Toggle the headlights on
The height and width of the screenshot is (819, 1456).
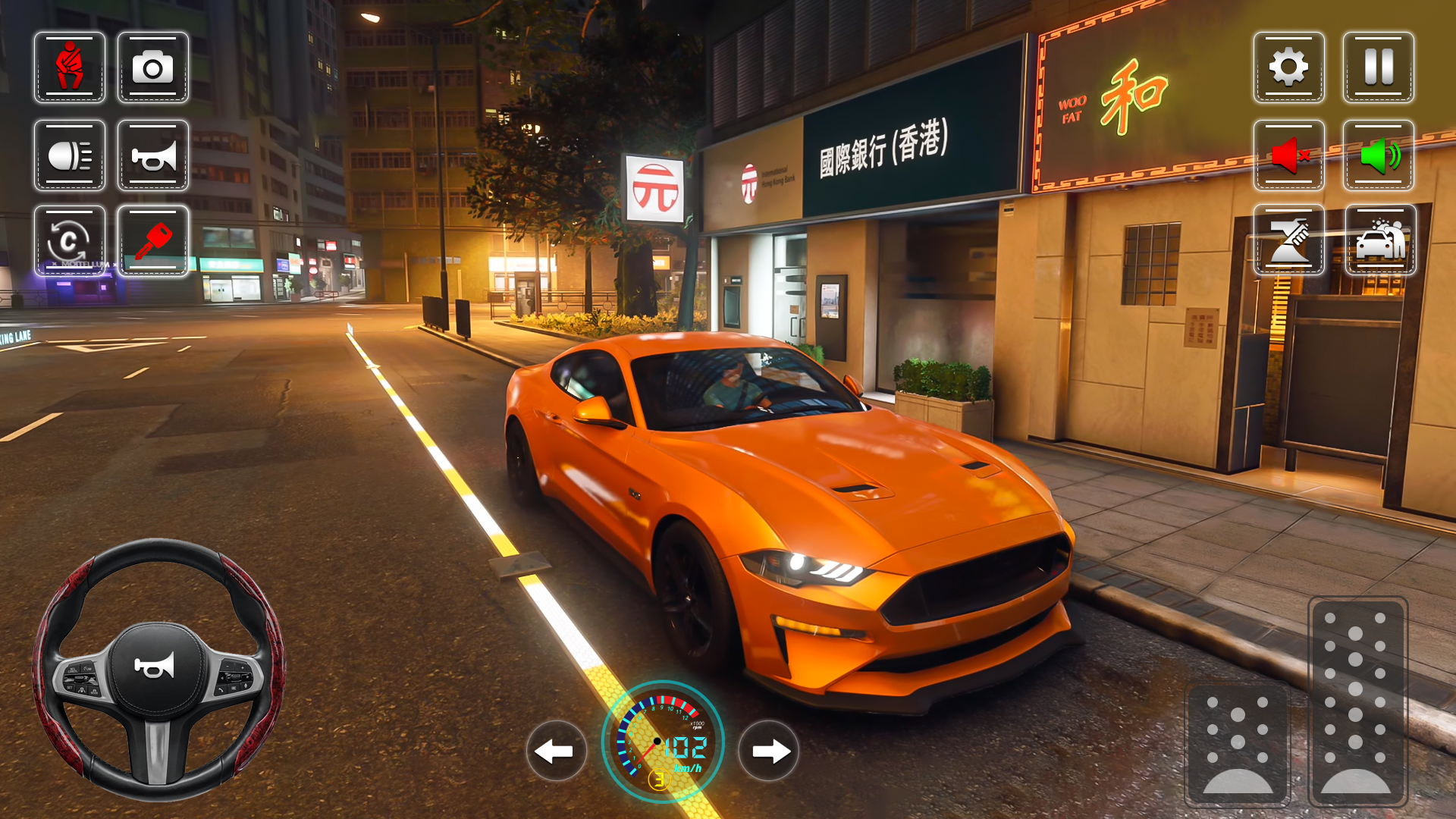click(69, 155)
